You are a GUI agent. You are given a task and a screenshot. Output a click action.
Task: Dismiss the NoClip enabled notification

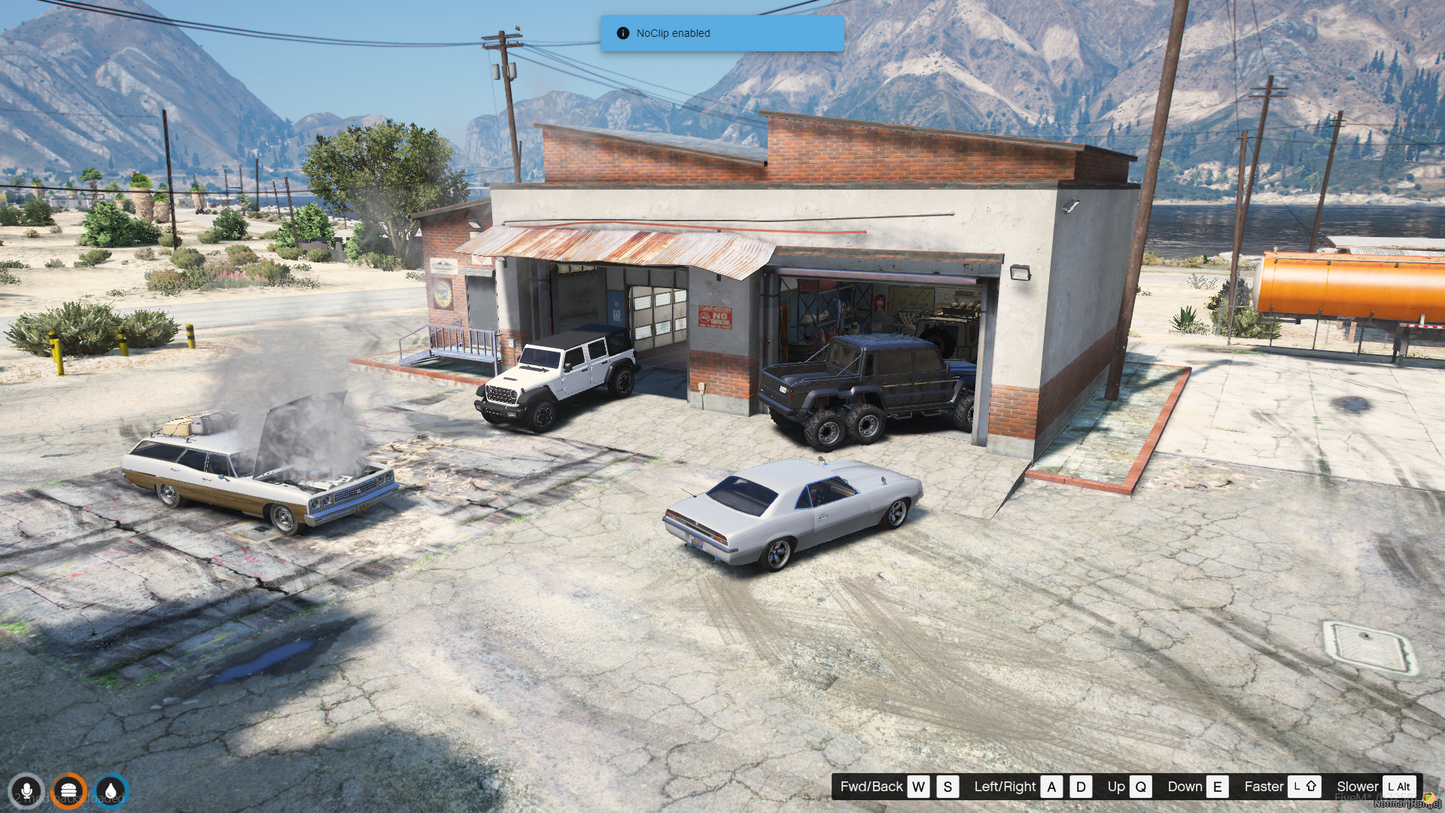coord(721,33)
